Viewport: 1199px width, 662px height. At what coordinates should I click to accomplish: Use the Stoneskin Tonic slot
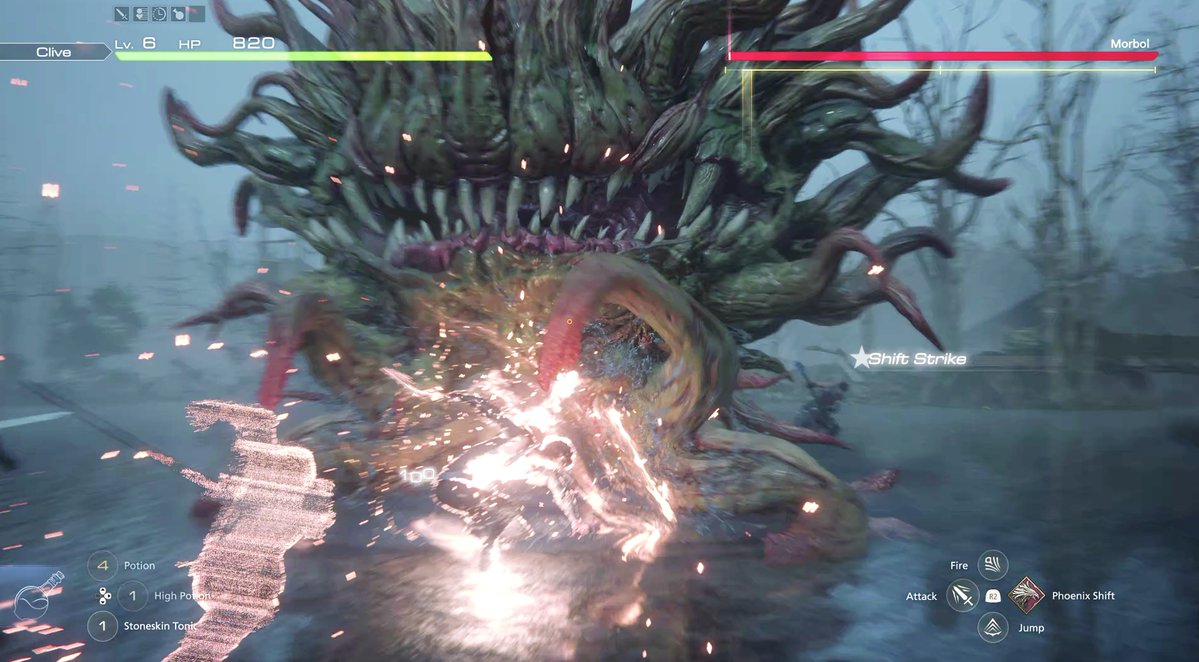102,626
